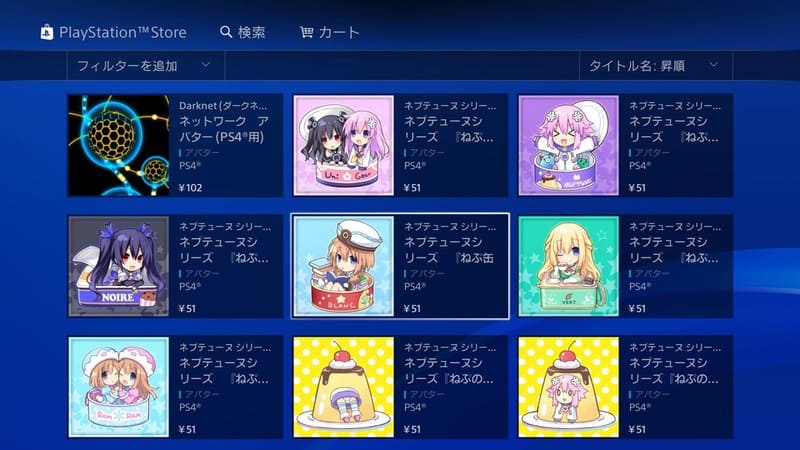Viewport: 800px width, 450px height.
Task: Select the Neptune can avatar on purple background
Action: pyautogui.click(x=625, y=145)
